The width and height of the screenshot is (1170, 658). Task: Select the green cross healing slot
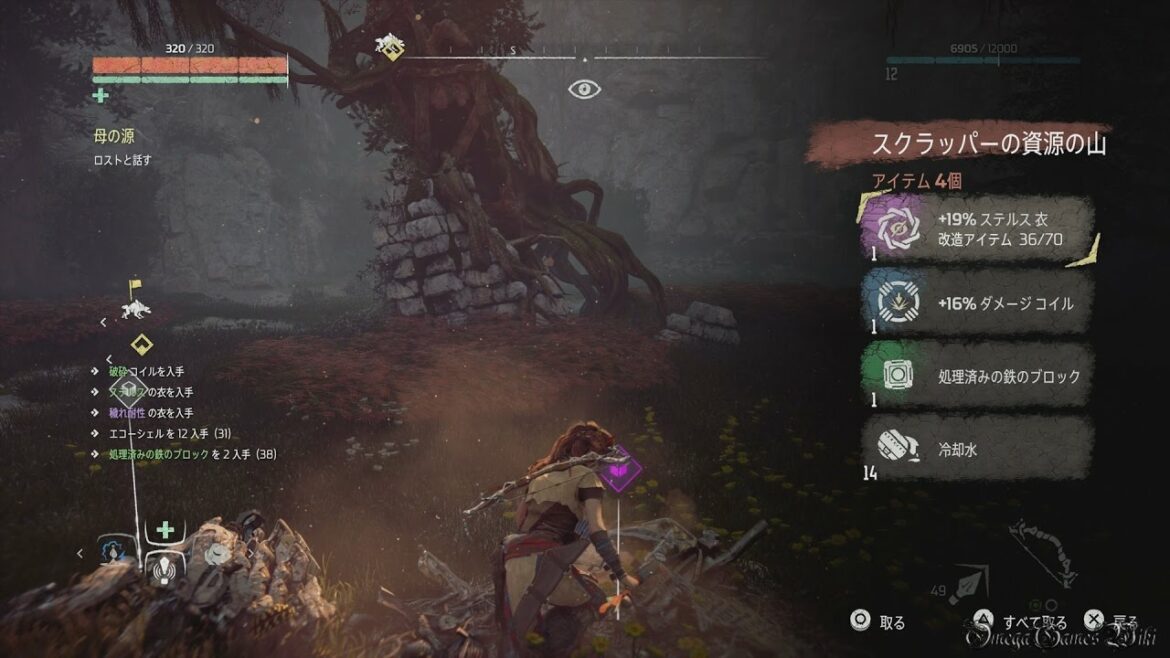165,530
